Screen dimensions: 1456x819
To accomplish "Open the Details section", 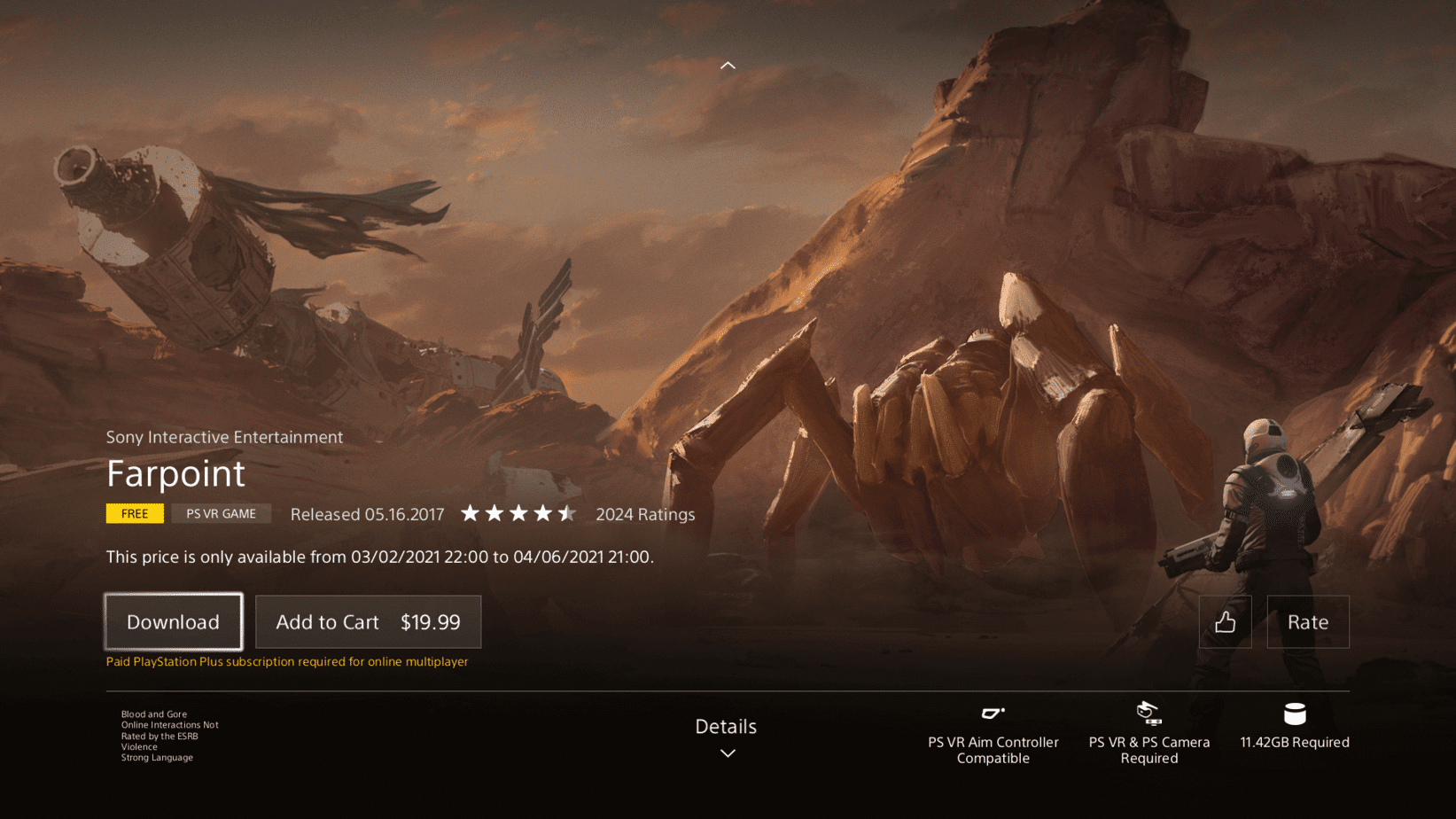I will [x=726, y=726].
